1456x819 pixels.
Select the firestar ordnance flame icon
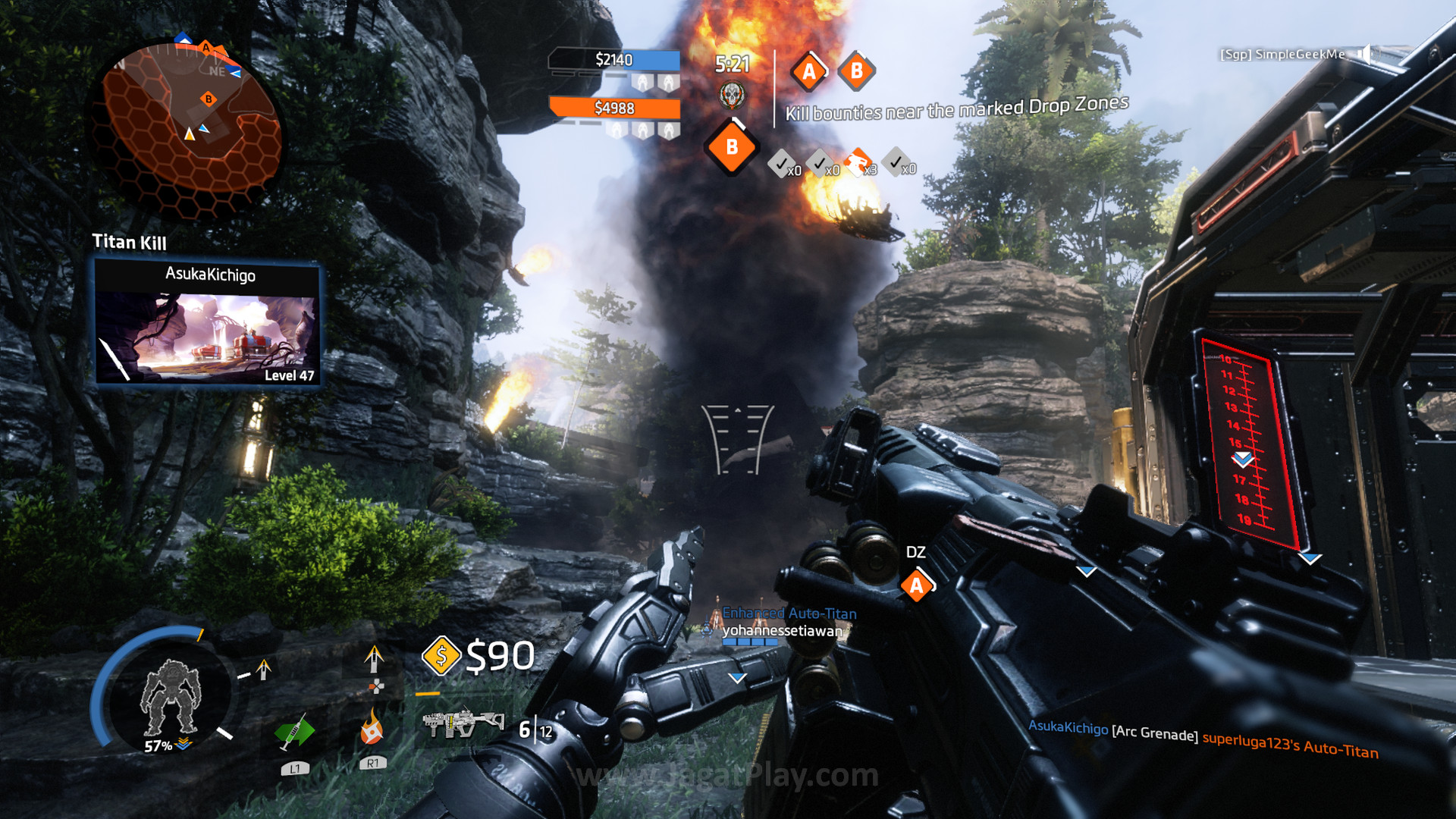click(371, 728)
